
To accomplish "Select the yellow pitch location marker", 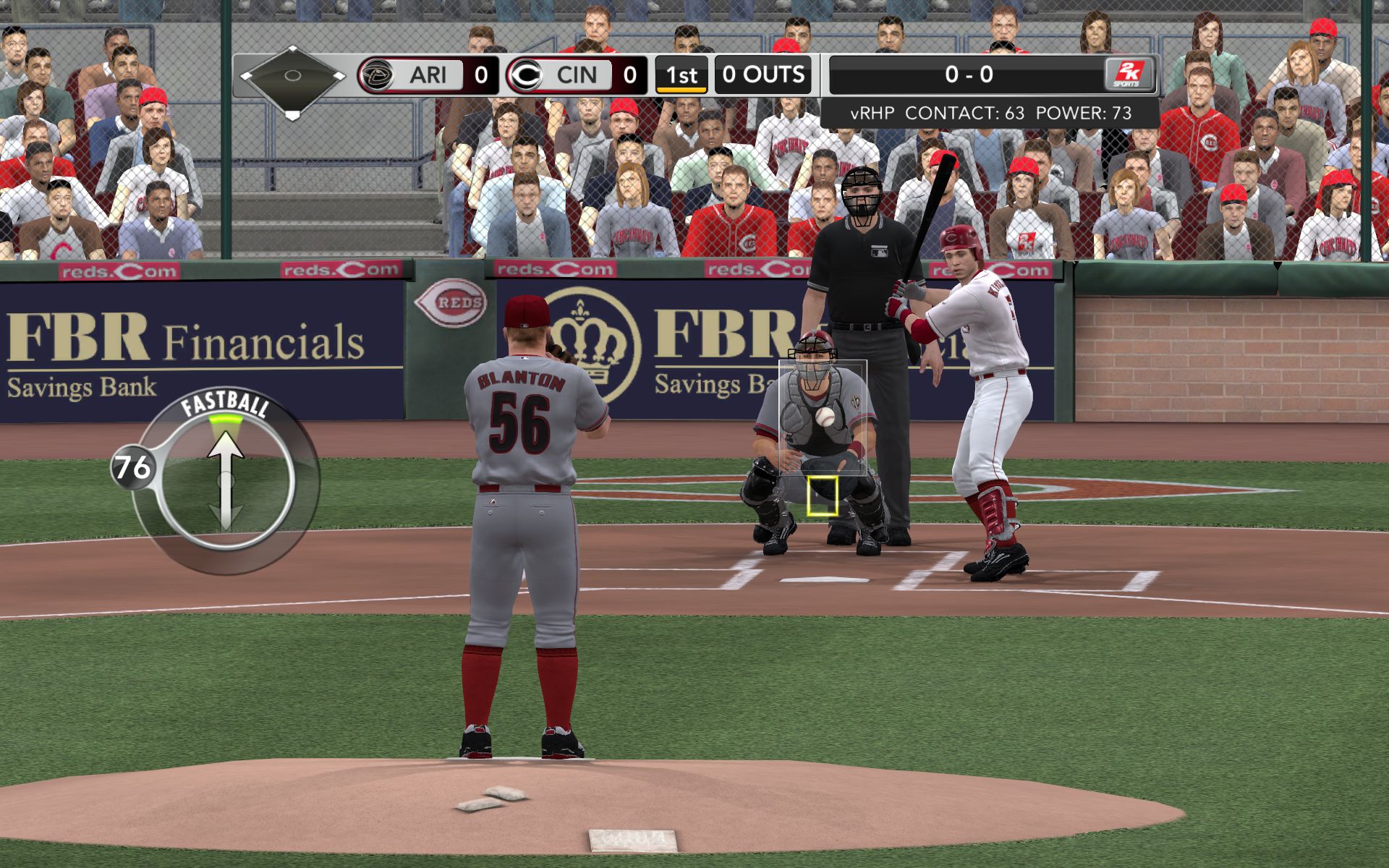I will pos(822,496).
